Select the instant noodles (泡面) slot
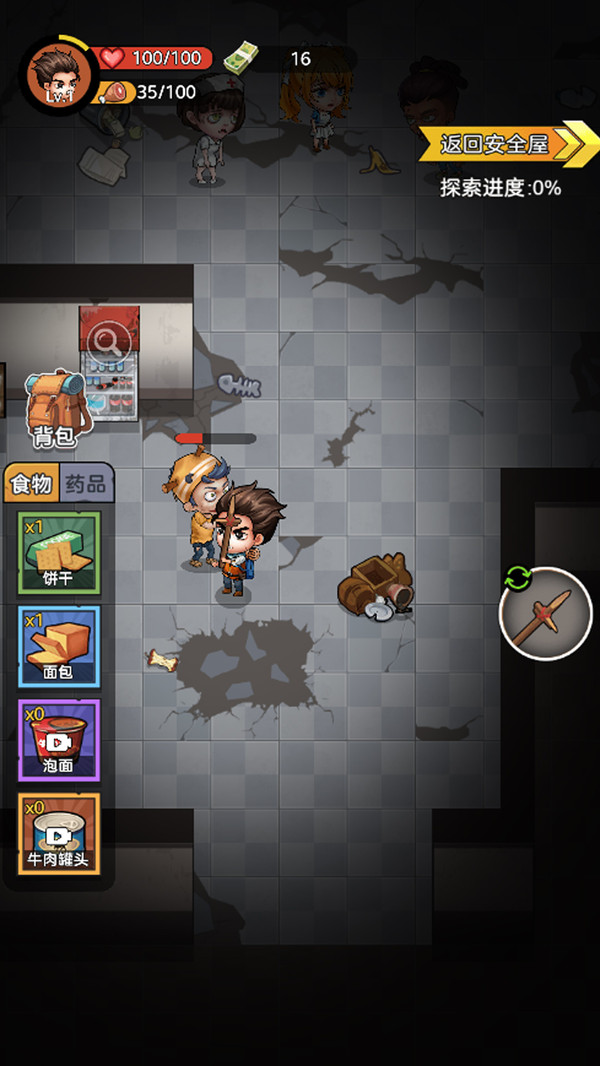 (x=59, y=740)
